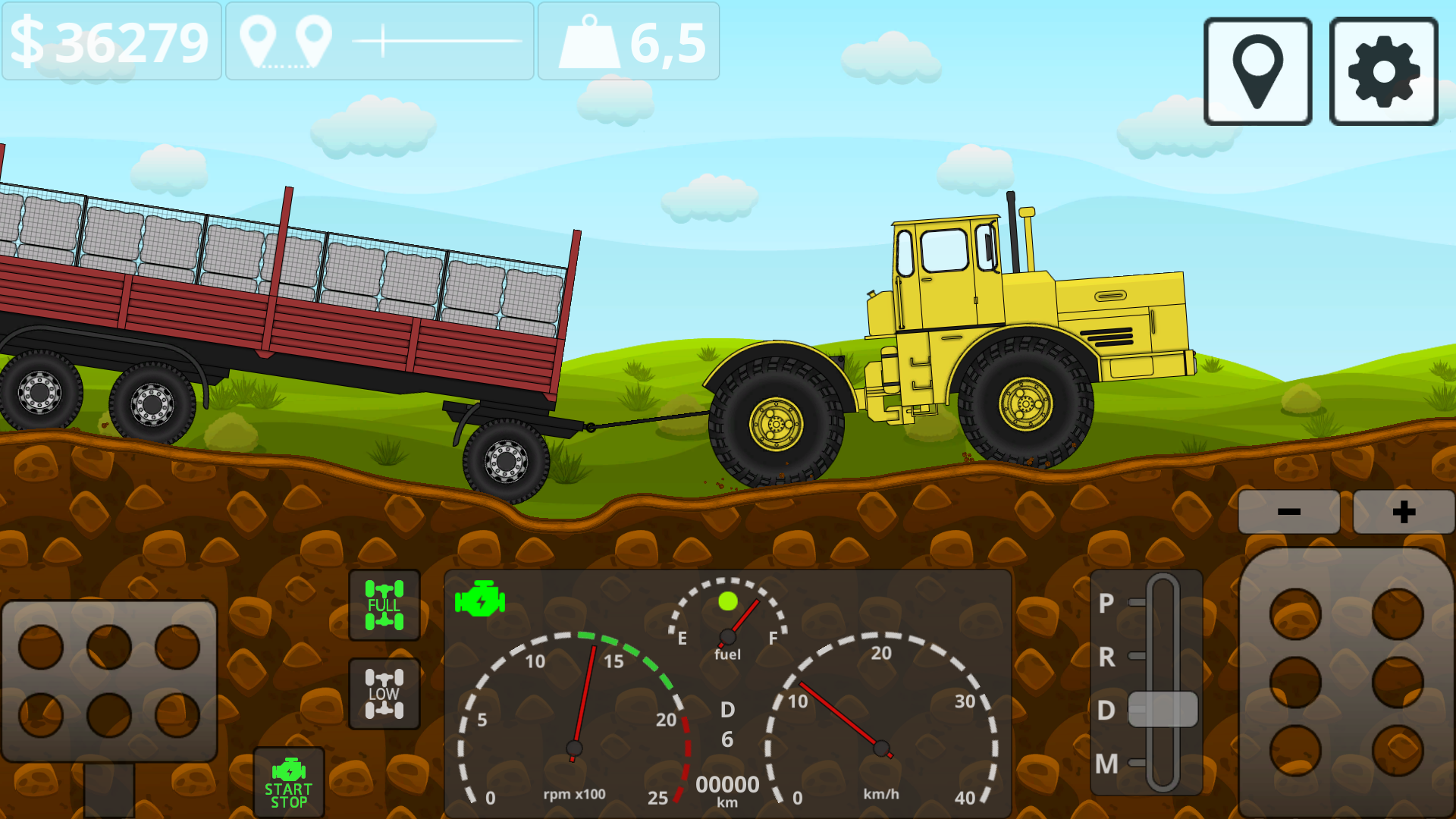Check the cargo weight indicator
Screen dimensions: 1456x819
[629, 42]
